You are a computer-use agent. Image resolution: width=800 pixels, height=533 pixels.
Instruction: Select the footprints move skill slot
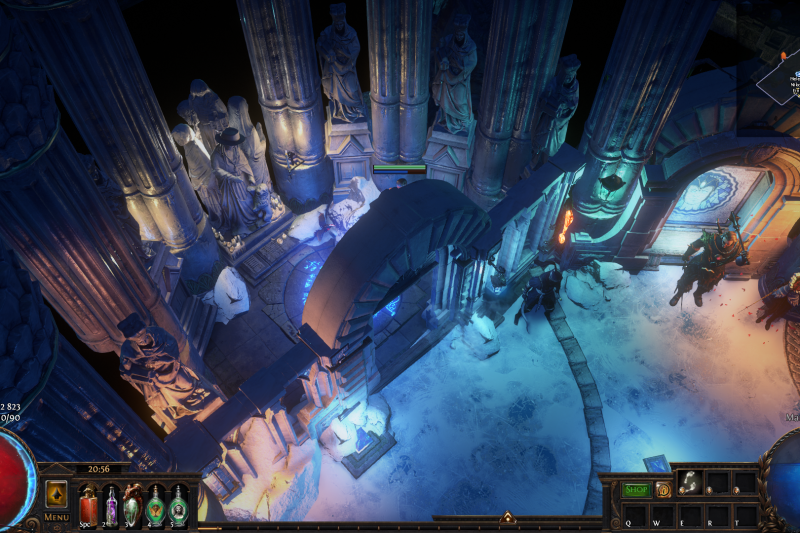point(690,484)
